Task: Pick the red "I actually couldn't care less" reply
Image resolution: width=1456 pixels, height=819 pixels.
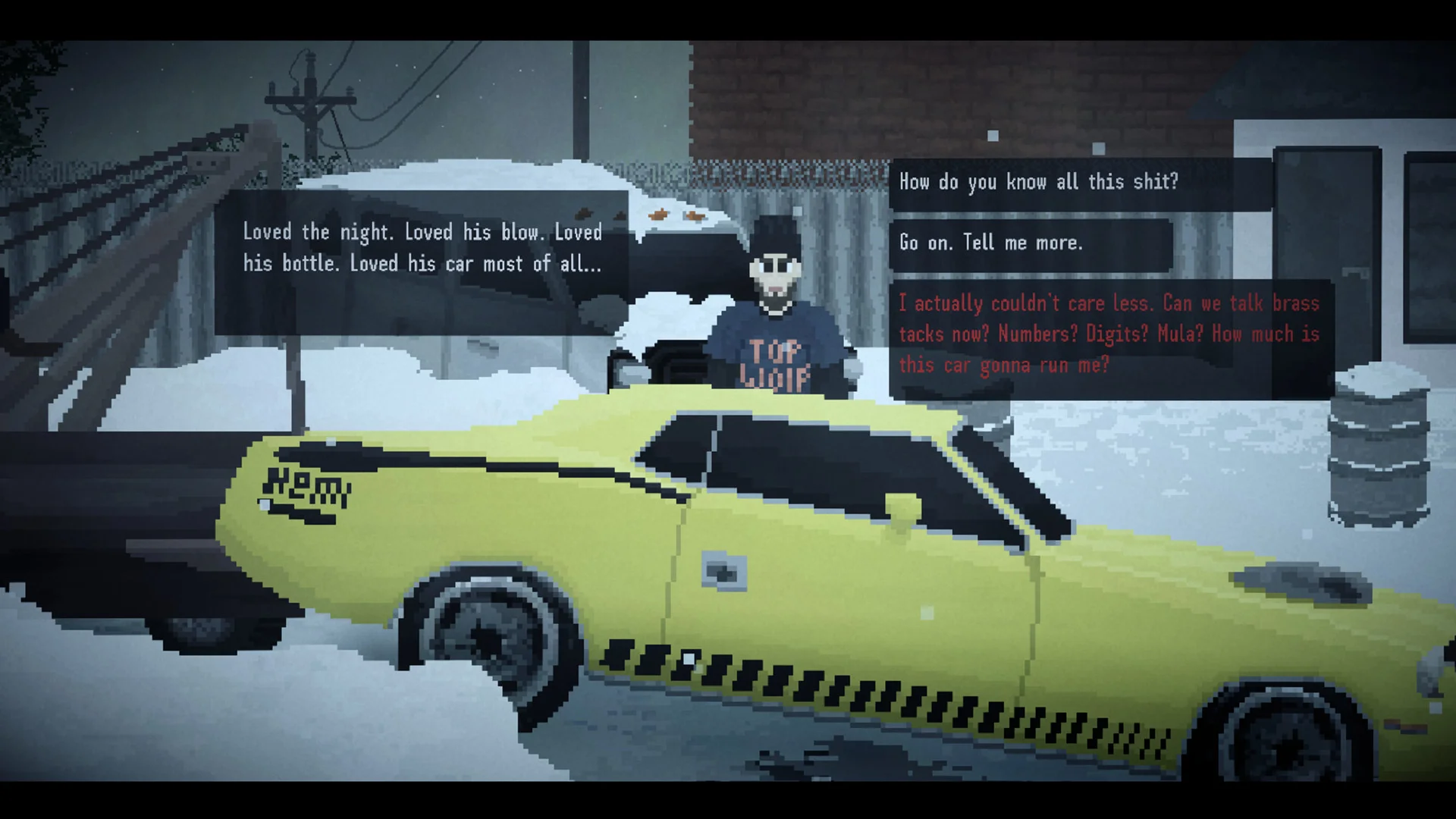Action: [1109, 334]
